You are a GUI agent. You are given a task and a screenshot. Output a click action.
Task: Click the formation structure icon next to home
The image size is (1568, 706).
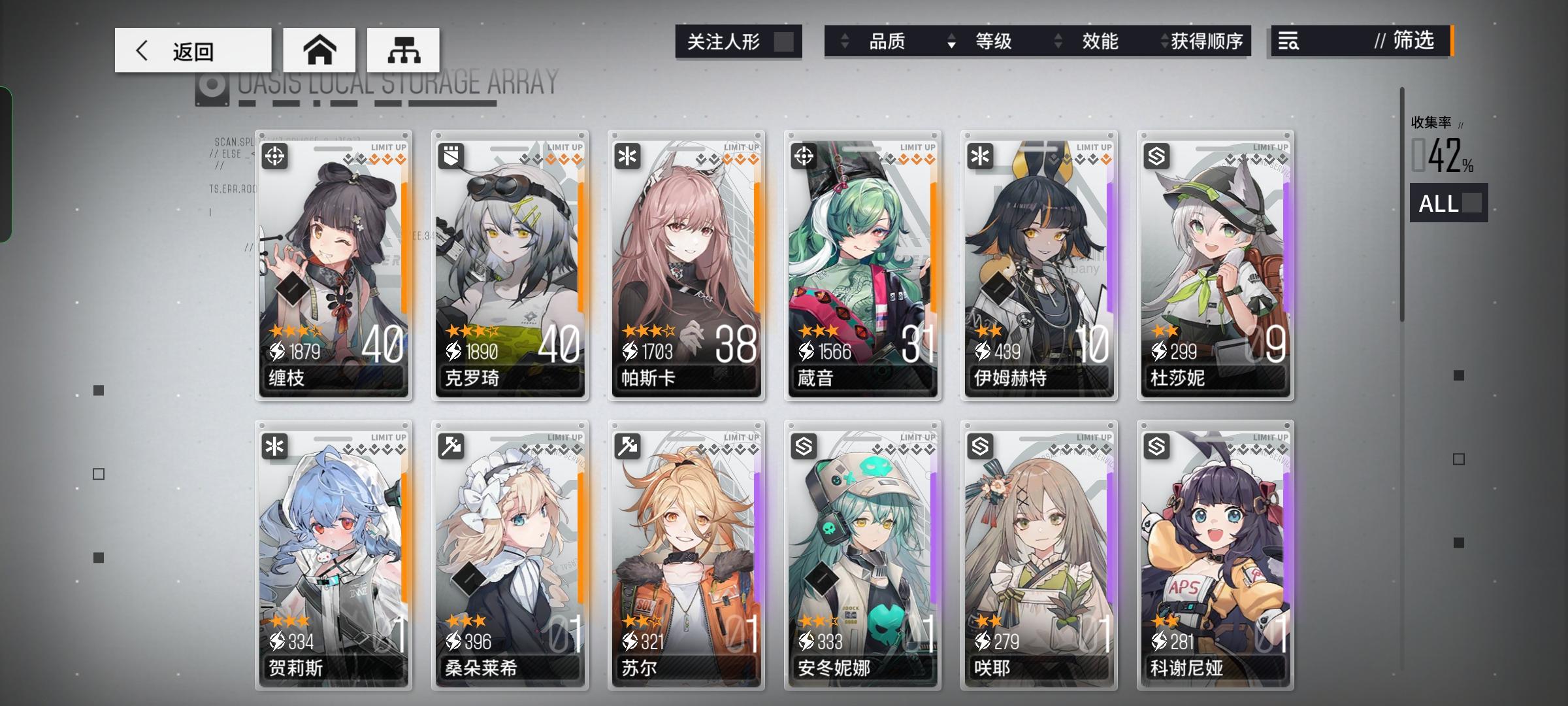point(404,49)
